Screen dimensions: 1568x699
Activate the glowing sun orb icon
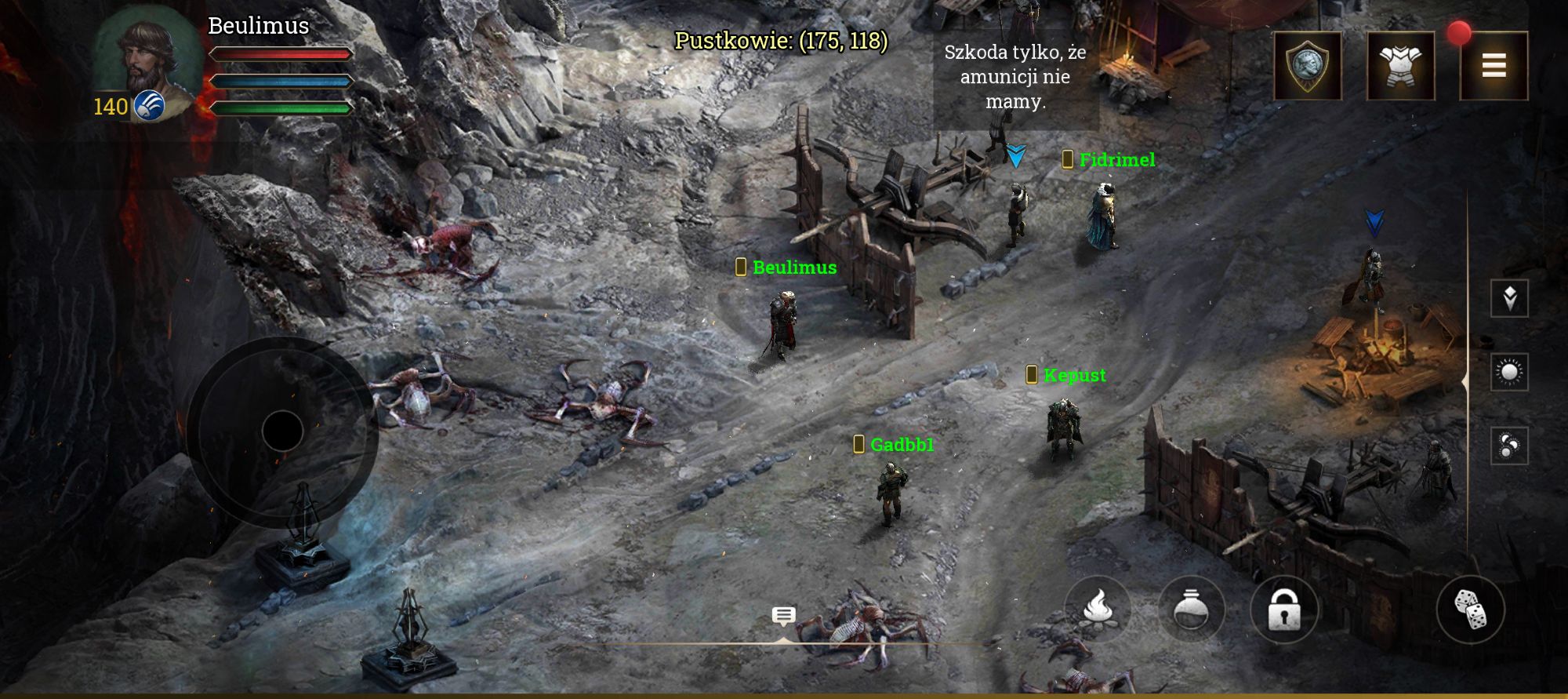1509,372
